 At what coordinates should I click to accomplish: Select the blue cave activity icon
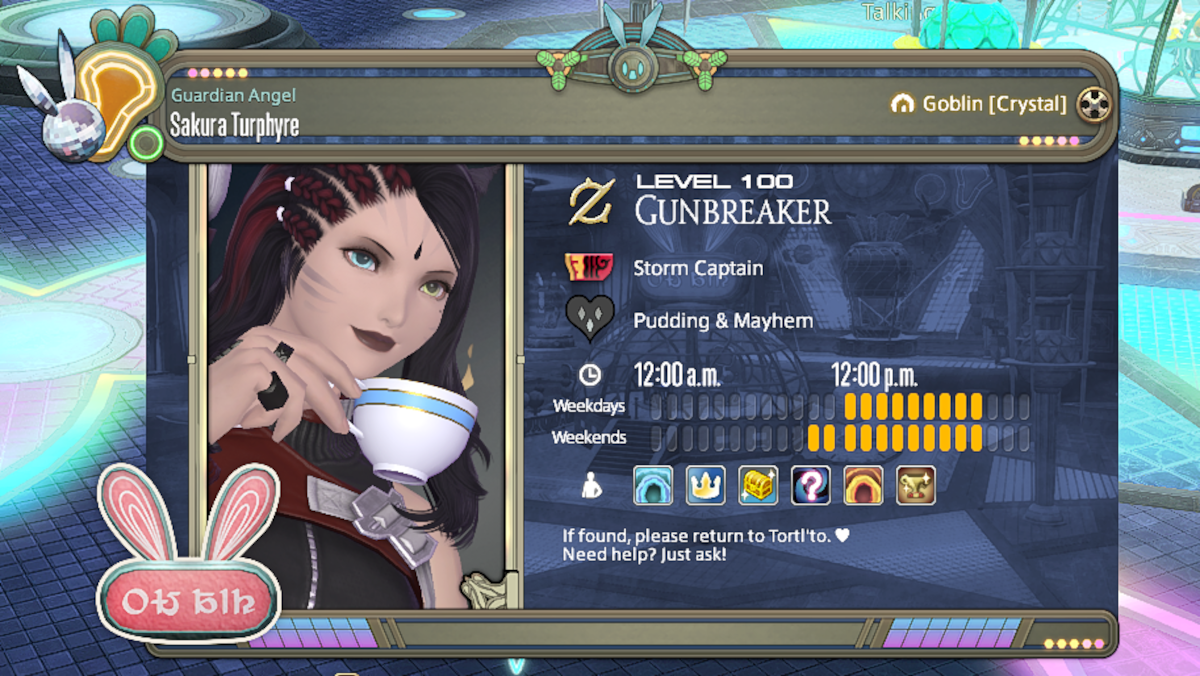click(653, 485)
